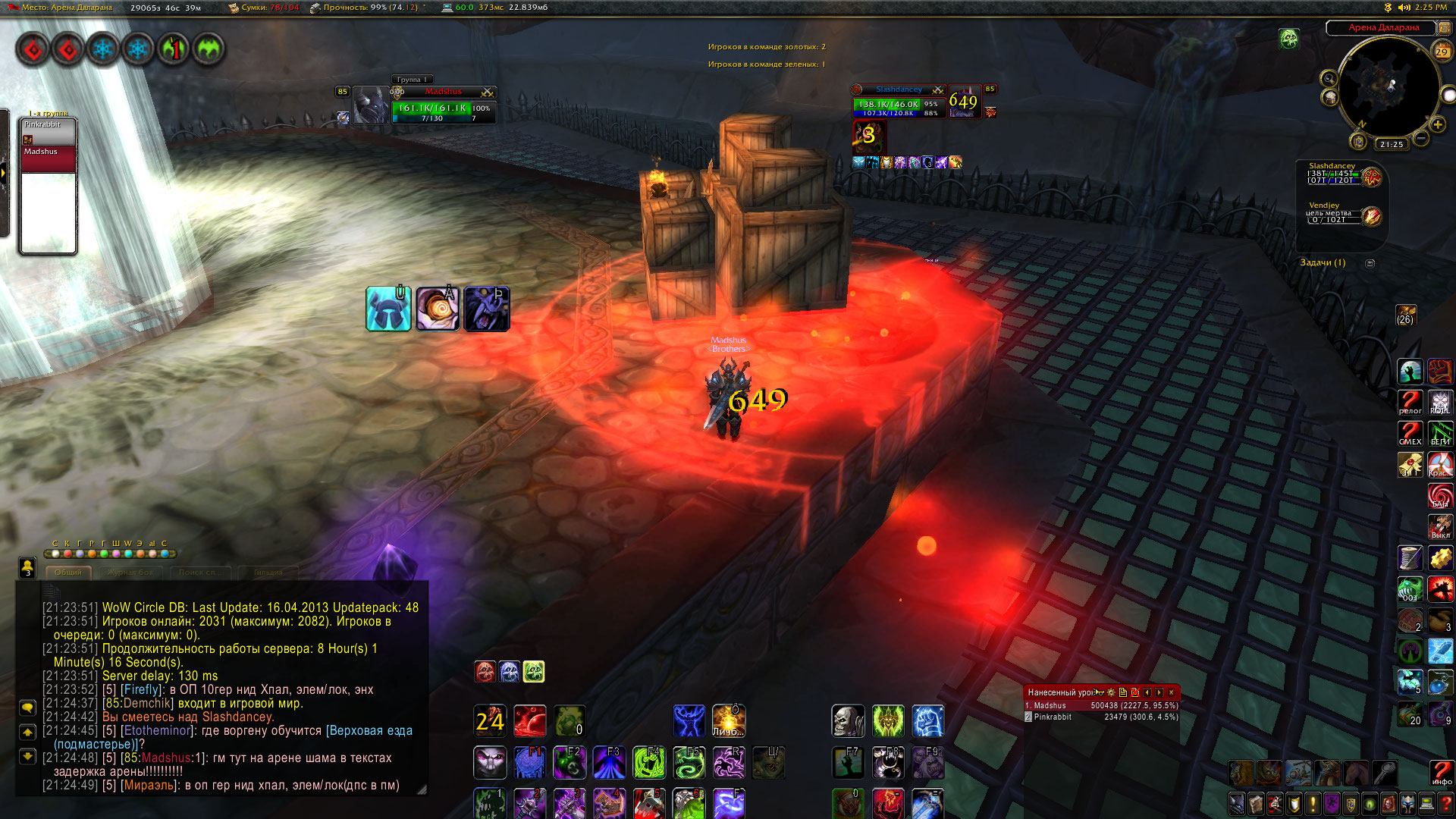
Task: Use the F1 blue brain ability
Action: tap(530, 762)
